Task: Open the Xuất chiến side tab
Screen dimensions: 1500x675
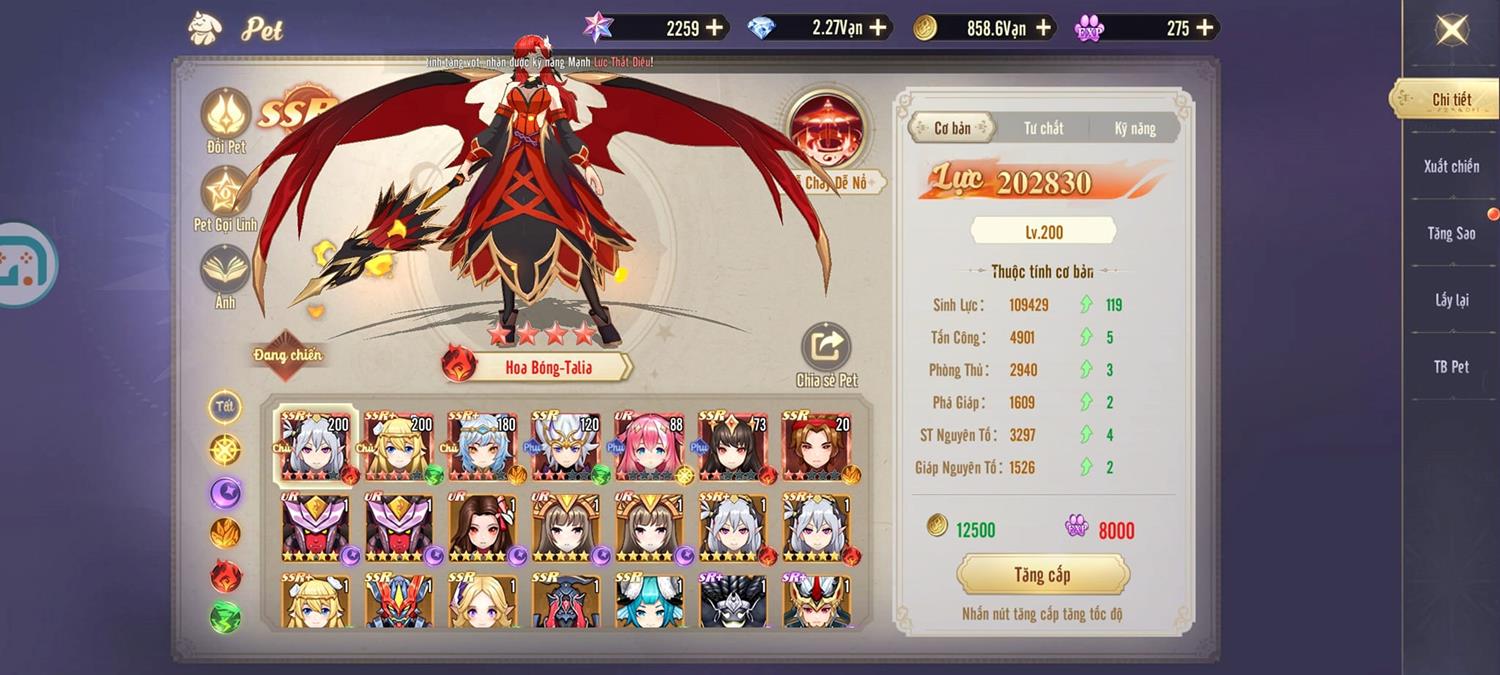Action: coord(1451,166)
